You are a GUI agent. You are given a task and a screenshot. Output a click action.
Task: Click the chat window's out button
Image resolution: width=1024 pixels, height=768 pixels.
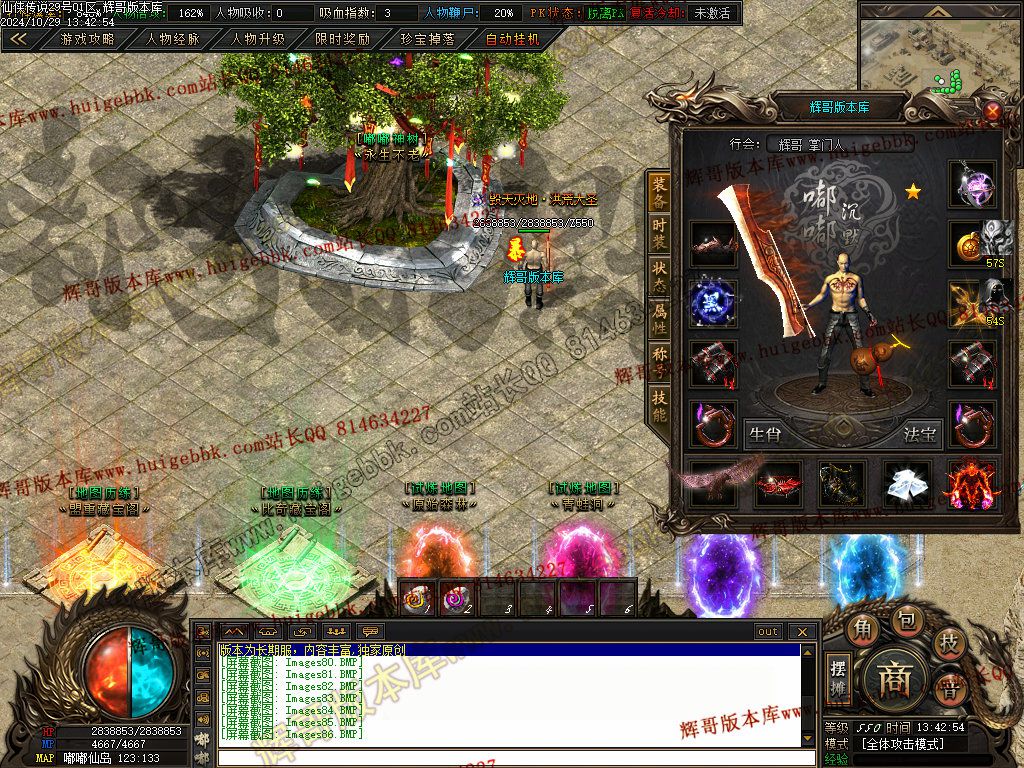point(768,632)
